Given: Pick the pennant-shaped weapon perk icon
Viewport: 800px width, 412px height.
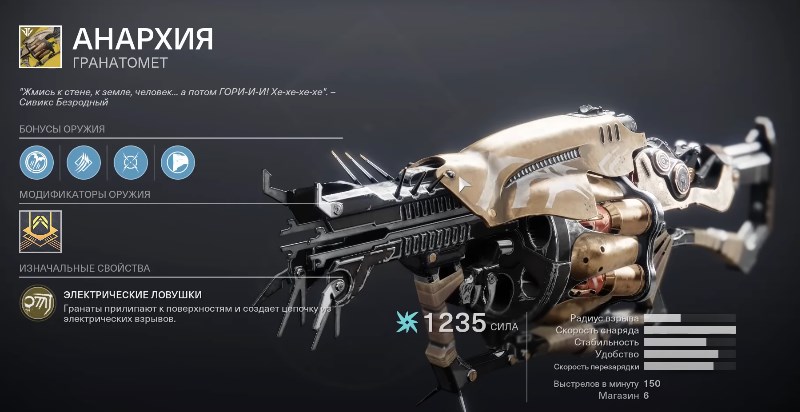Looking at the screenshot, I should click(177, 162).
